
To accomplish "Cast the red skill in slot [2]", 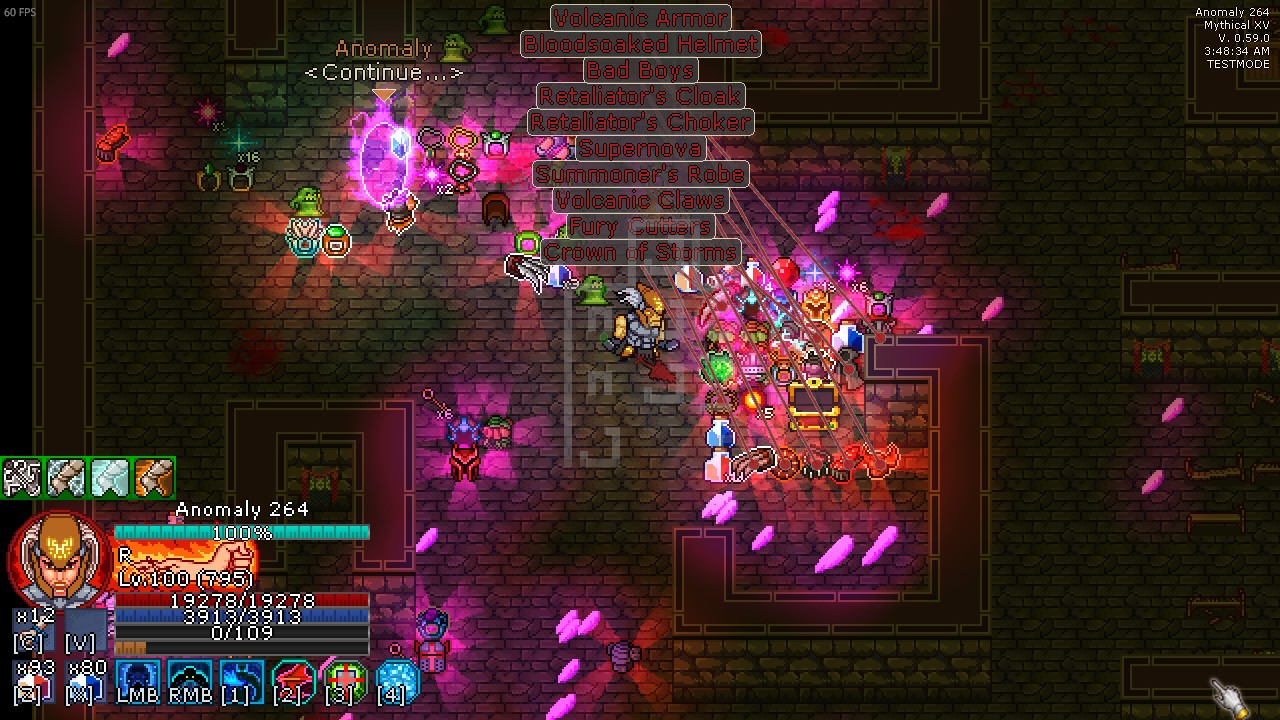I will tap(294, 682).
